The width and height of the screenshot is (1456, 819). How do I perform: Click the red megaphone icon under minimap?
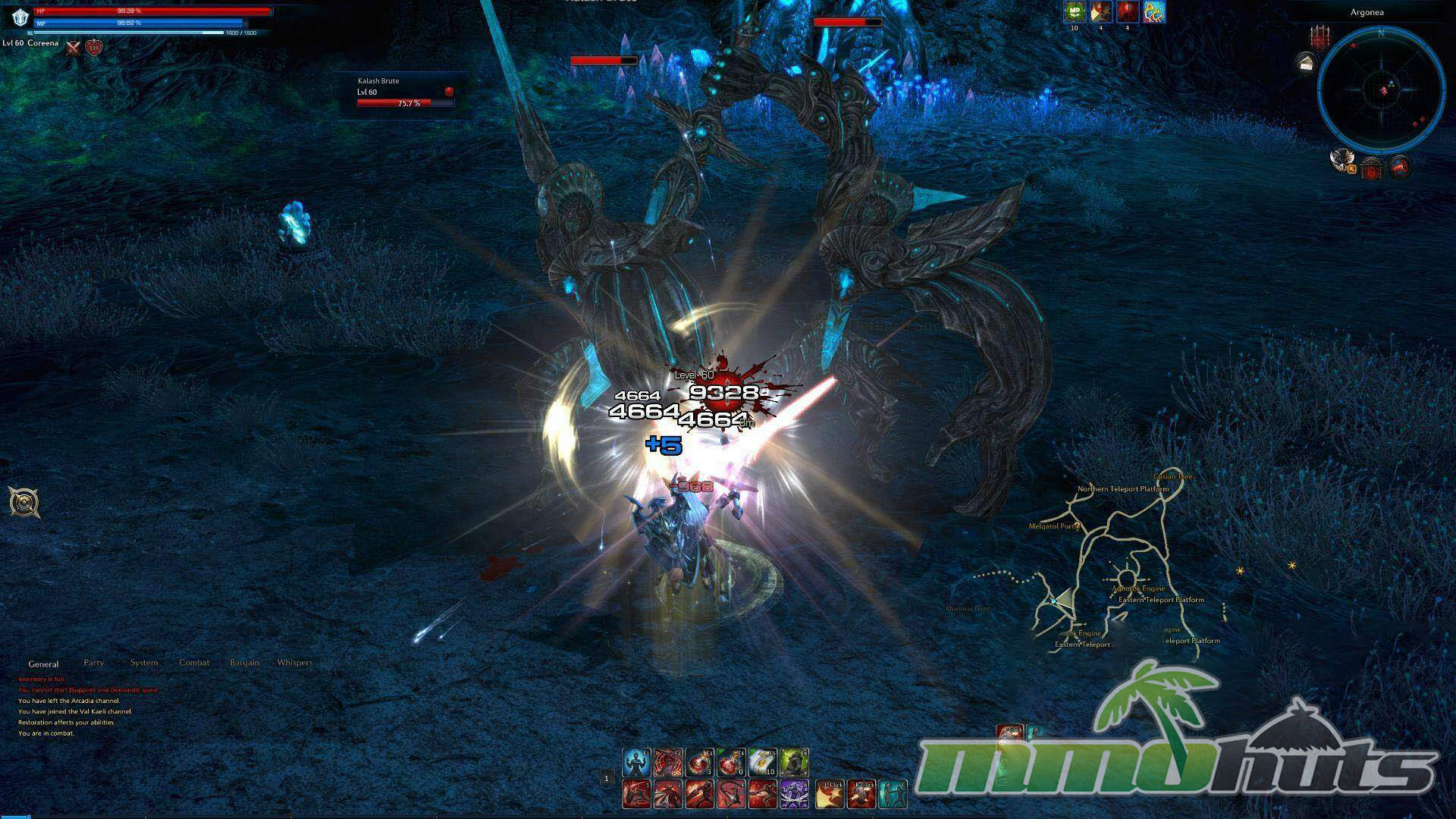[x=1400, y=166]
